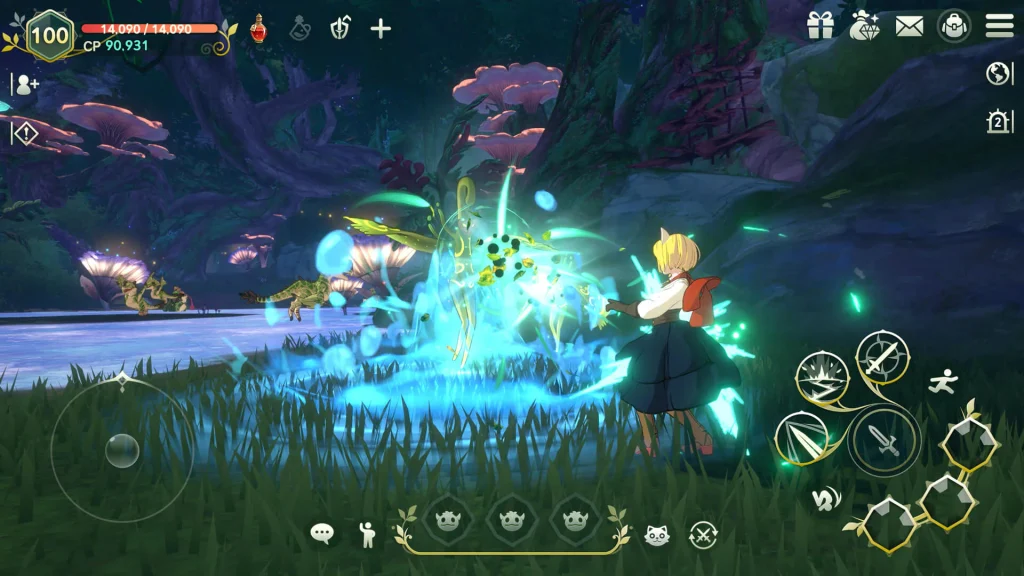Tap the running figure dash button
Screen dimensions: 1024x576
941,381
